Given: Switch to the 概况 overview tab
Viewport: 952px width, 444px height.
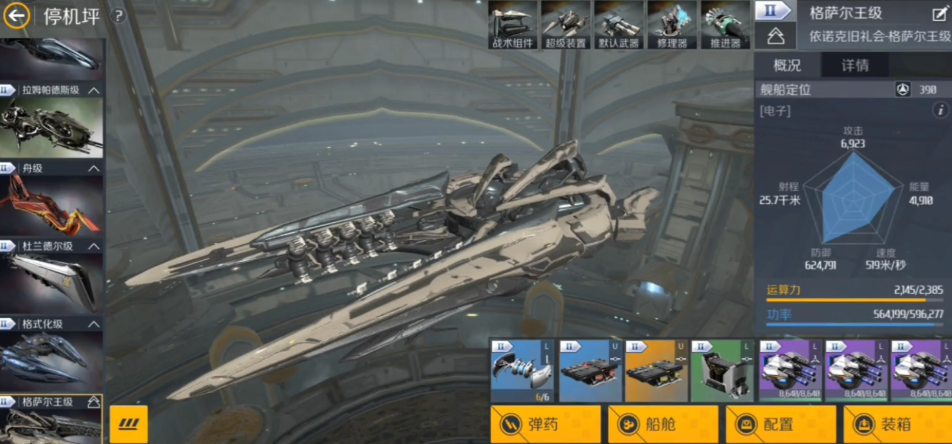Looking at the screenshot, I should [787, 66].
